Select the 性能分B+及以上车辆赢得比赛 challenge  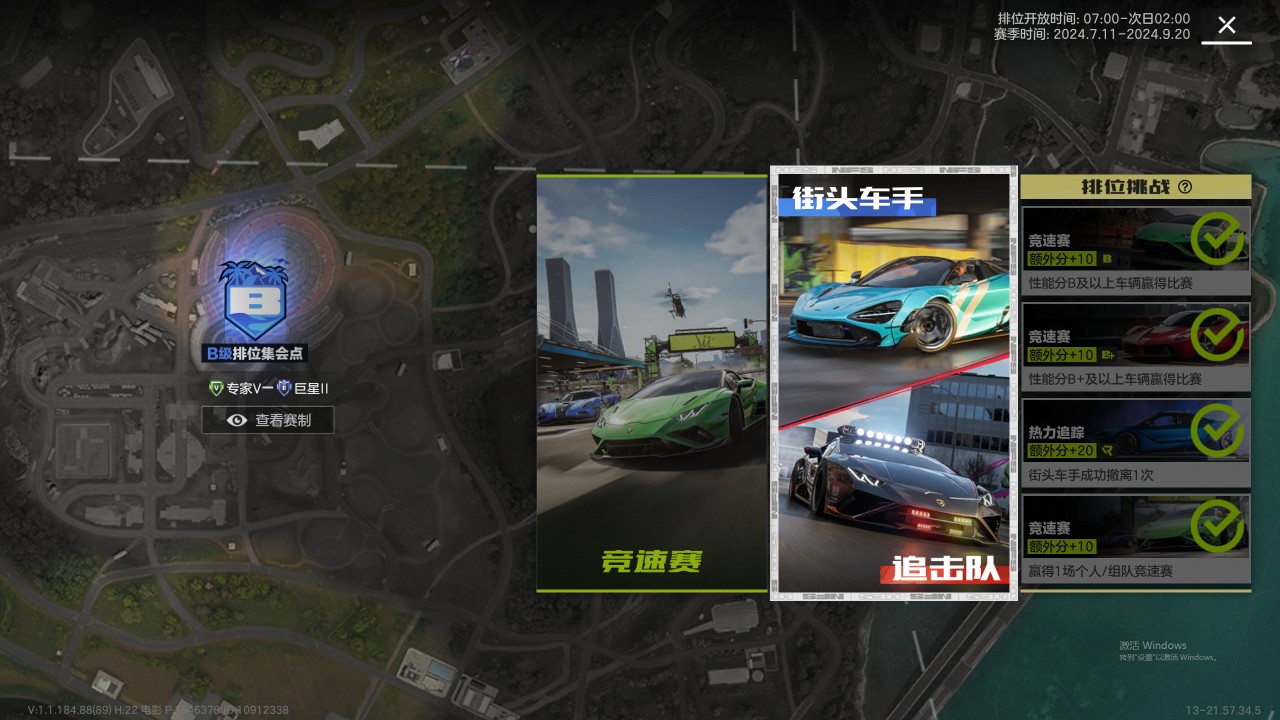[x=1136, y=346]
